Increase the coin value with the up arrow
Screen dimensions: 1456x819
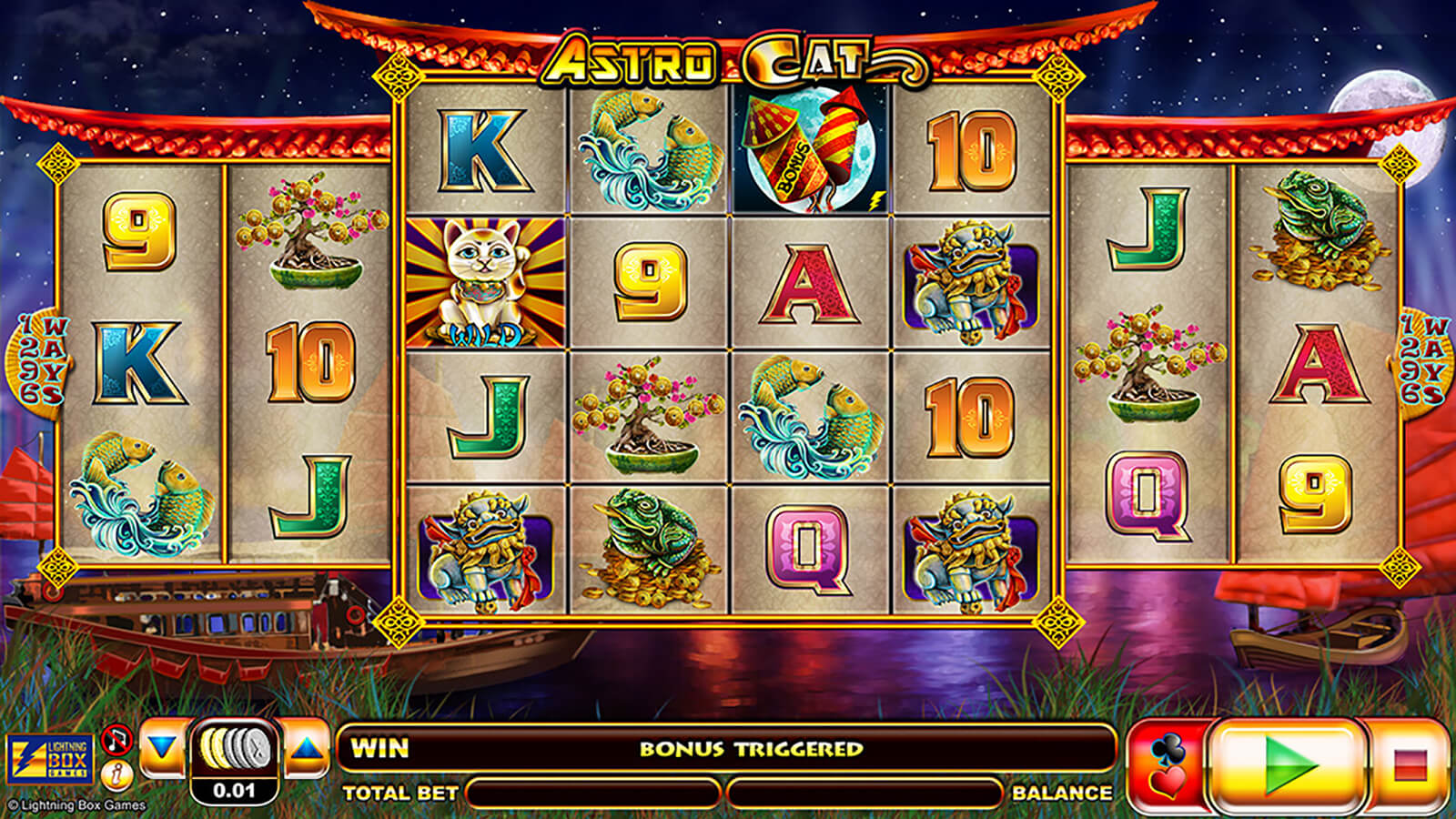tap(307, 750)
